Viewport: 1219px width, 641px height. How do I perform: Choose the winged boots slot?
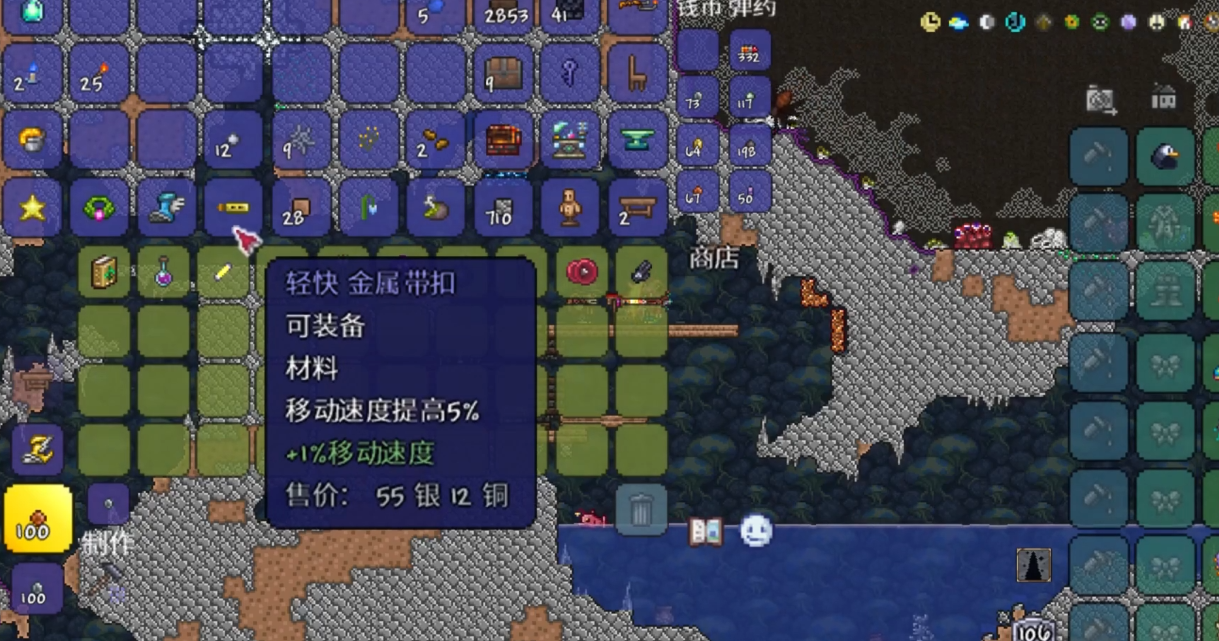[166, 208]
